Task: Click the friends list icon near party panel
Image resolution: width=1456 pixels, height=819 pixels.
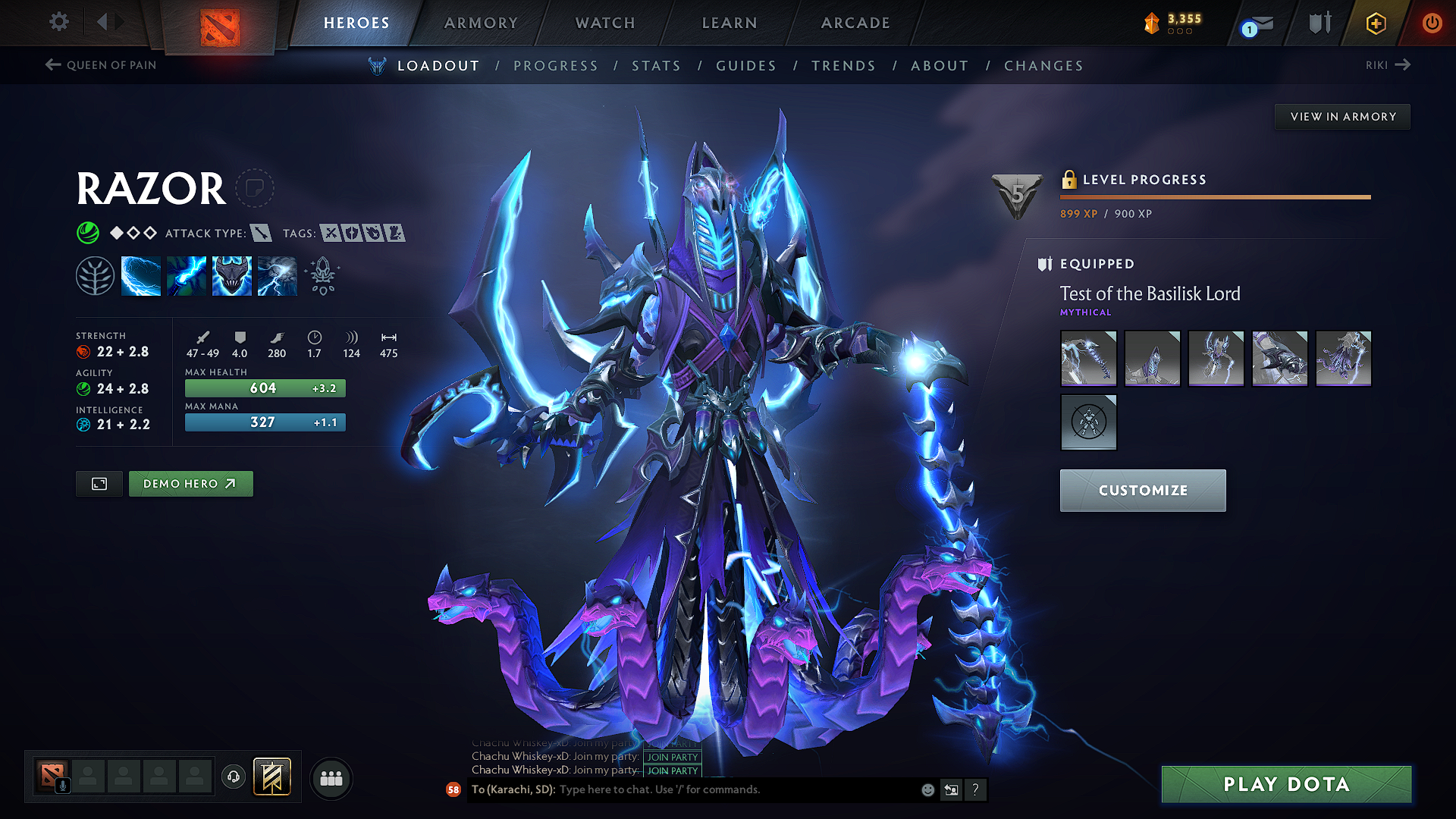Action: click(331, 777)
